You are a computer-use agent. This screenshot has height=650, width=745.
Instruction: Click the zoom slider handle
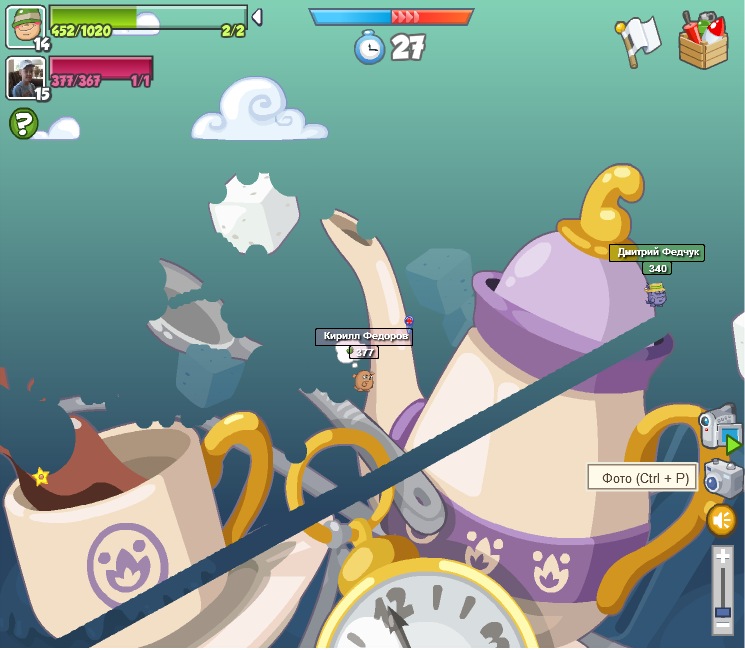[722, 610]
